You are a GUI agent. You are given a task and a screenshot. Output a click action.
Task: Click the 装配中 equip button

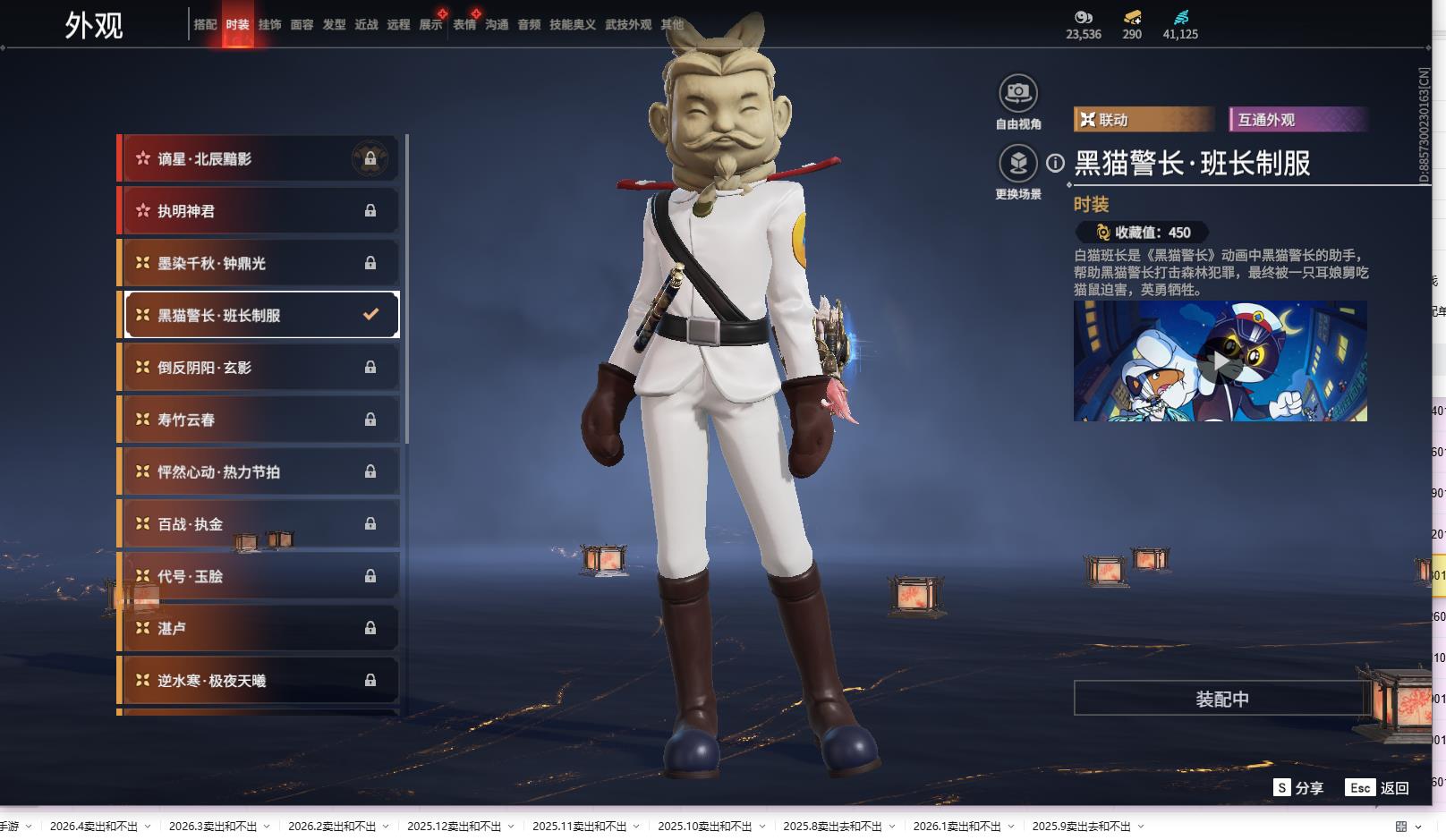click(1221, 699)
